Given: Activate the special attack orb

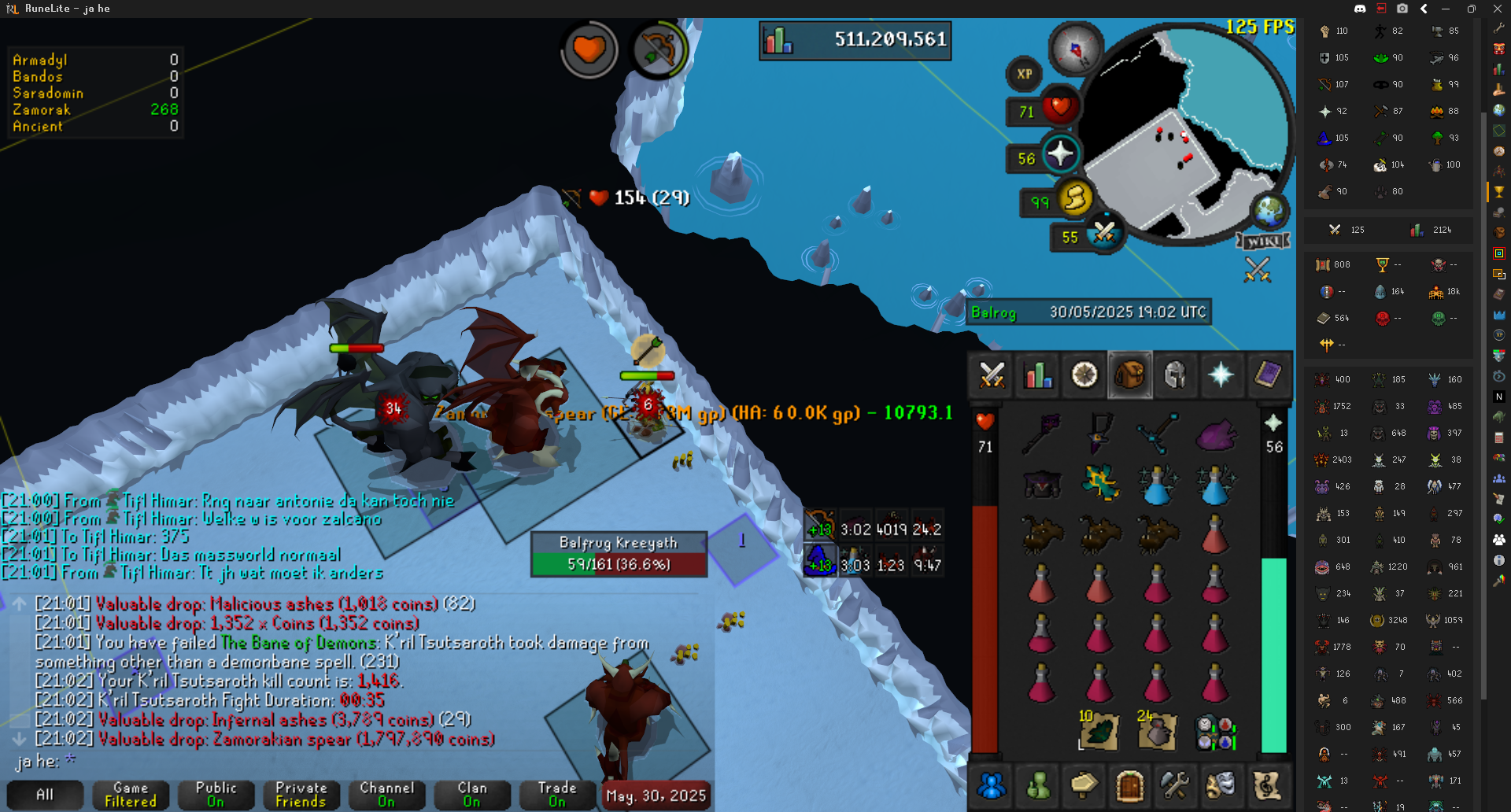Looking at the screenshot, I should 1103,233.
